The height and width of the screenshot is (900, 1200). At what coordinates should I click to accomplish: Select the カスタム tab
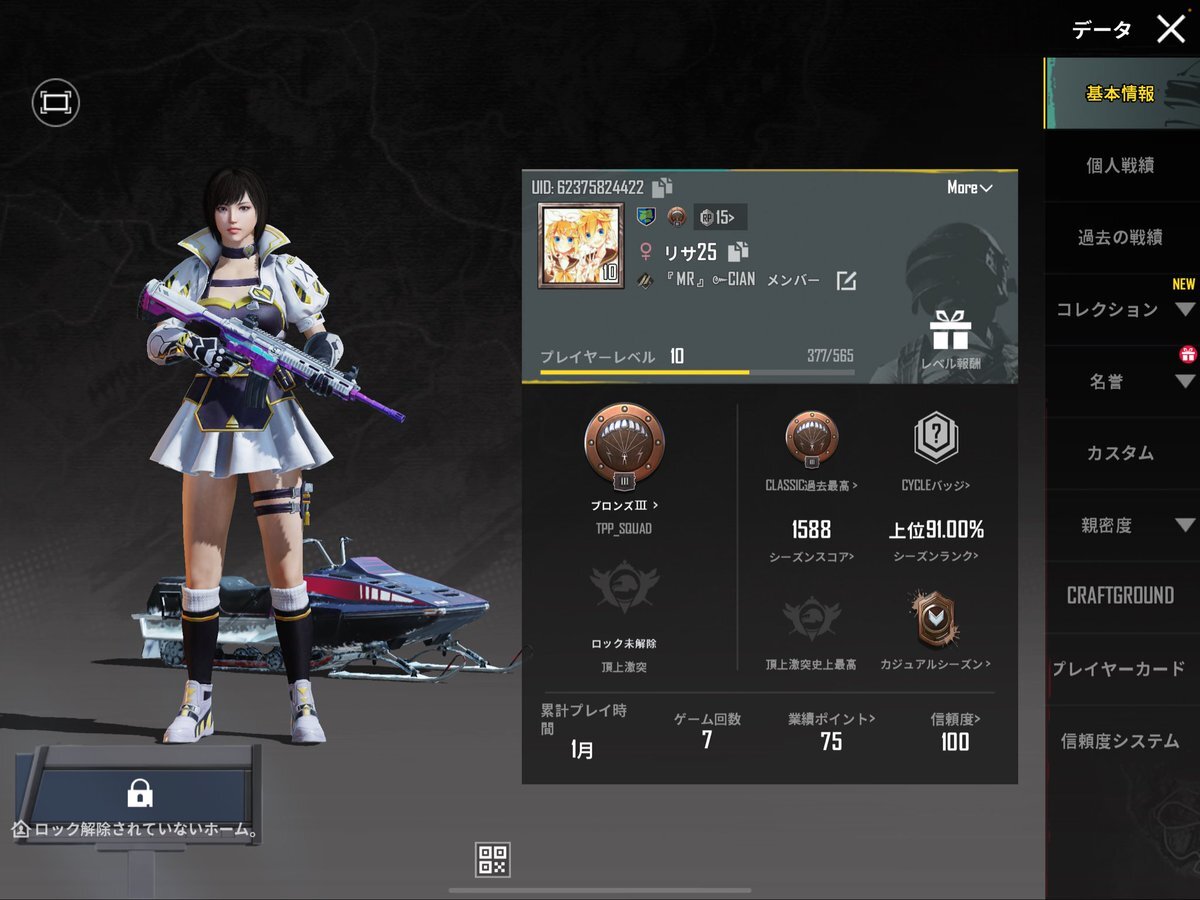[1120, 454]
